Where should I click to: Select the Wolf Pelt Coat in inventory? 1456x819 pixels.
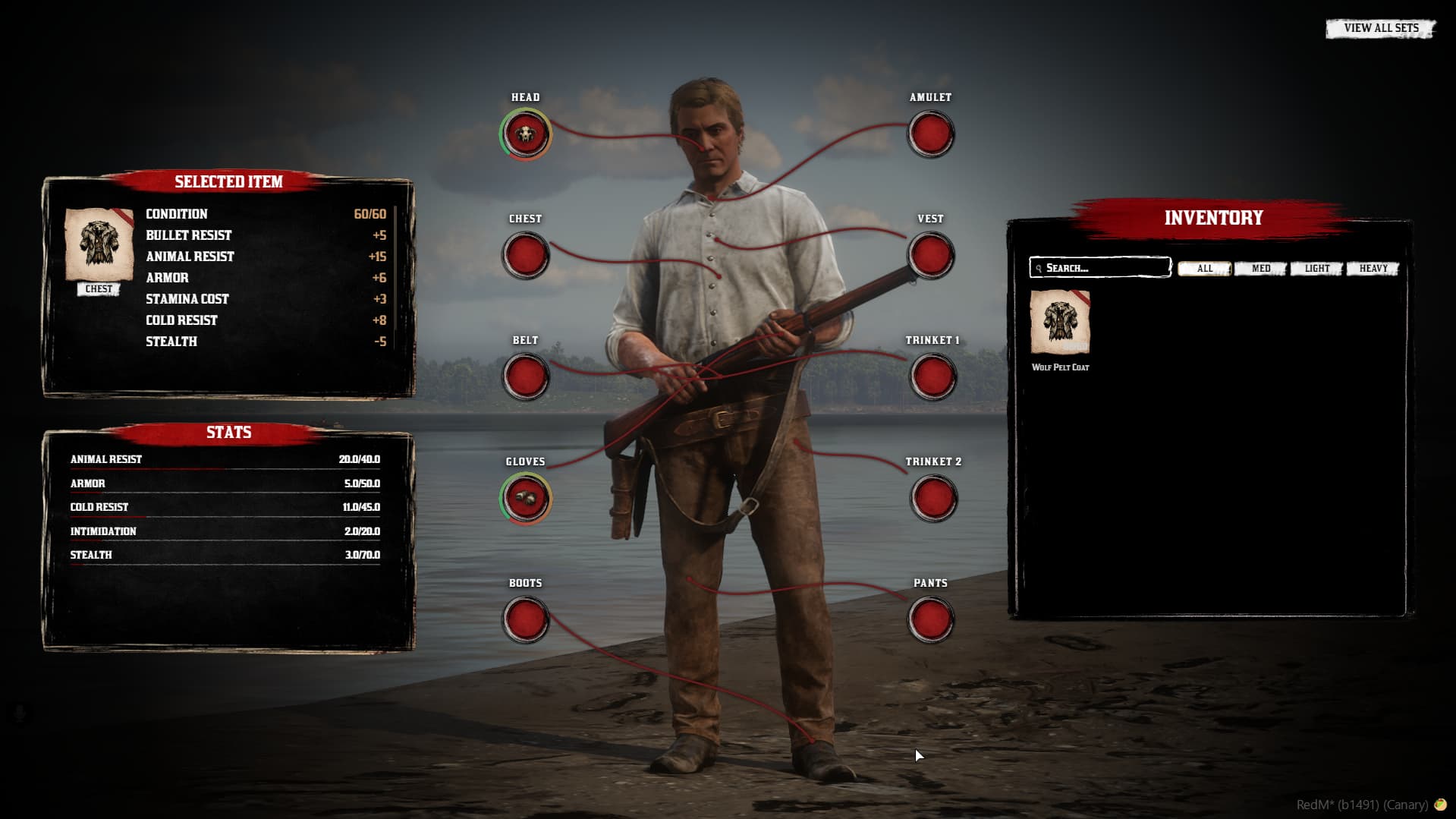tap(1060, 323)
